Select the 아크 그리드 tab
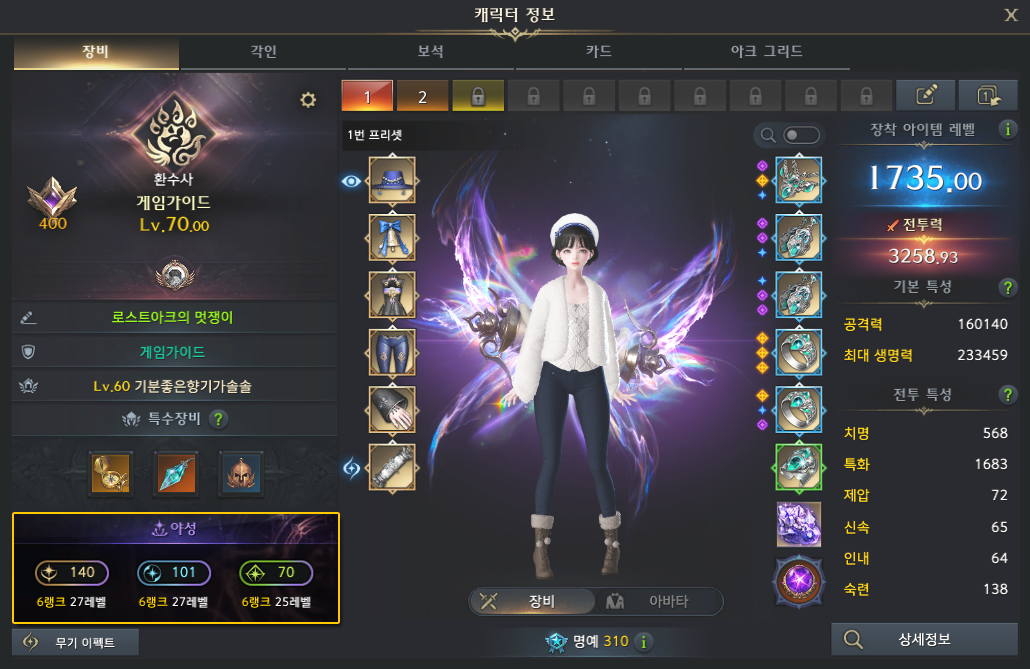This screenshot has width=1030, height=669. click(766, 51)
